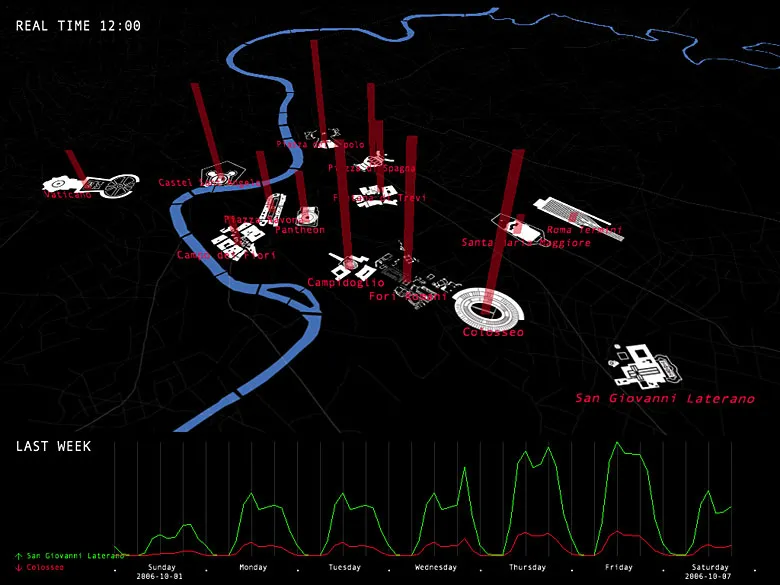
Task: Select the Pantheon landmark marker
Action: [x=305, y=216]
